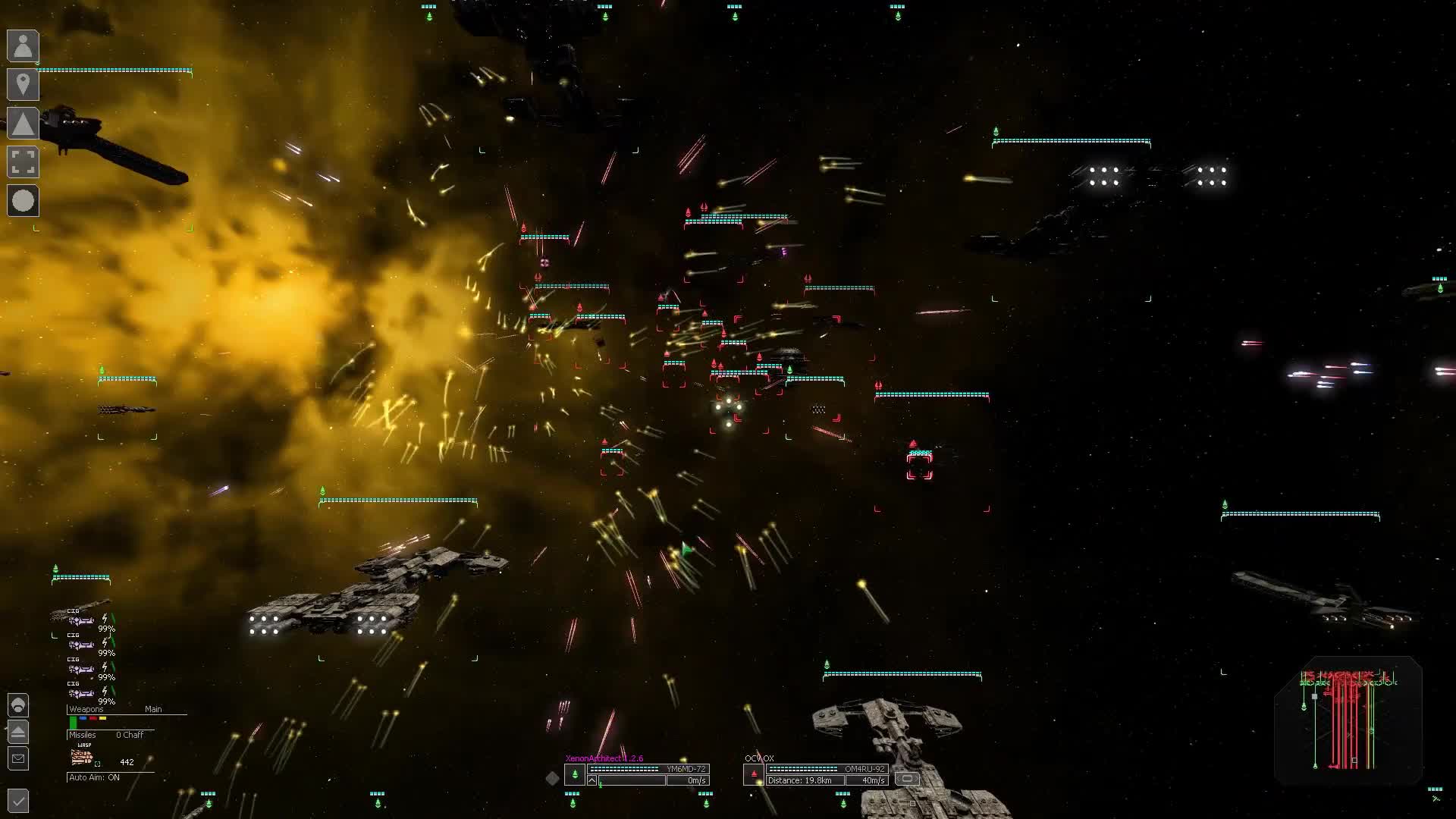
Task: Select the Main weapons group tab
Action: 155,708
